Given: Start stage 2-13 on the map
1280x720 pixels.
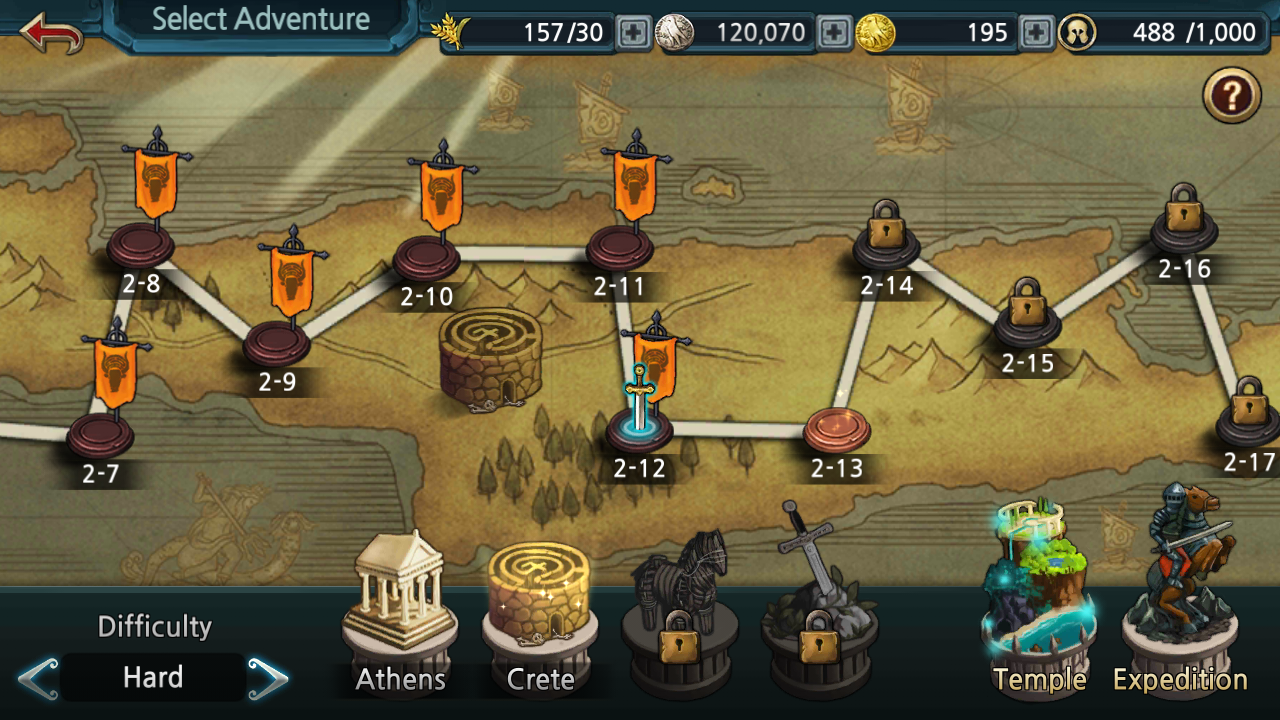Looking at the screenshot, I should tap(838, 428).
